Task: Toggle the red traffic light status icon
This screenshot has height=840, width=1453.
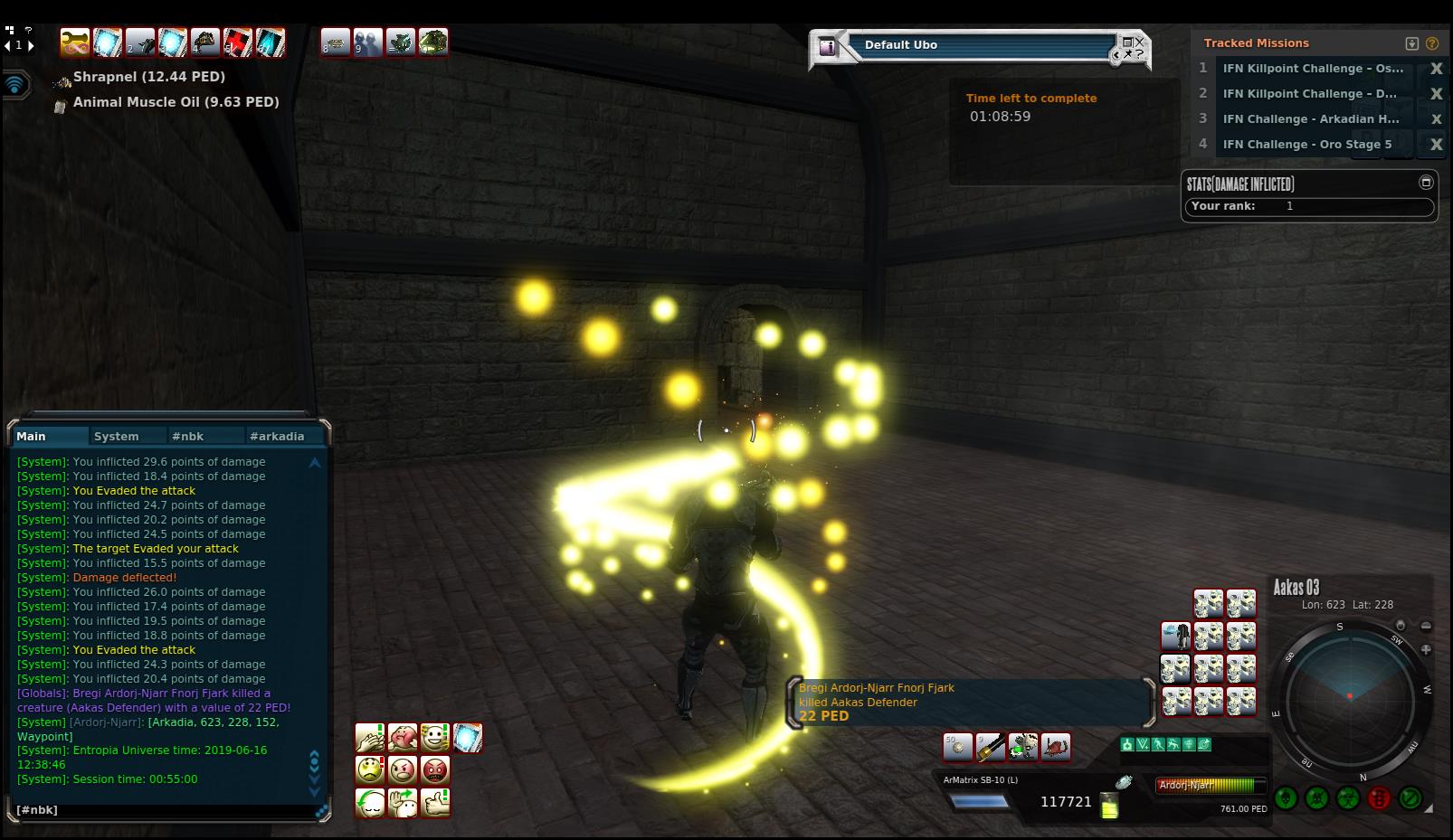Action: [x=1379, y=798]
